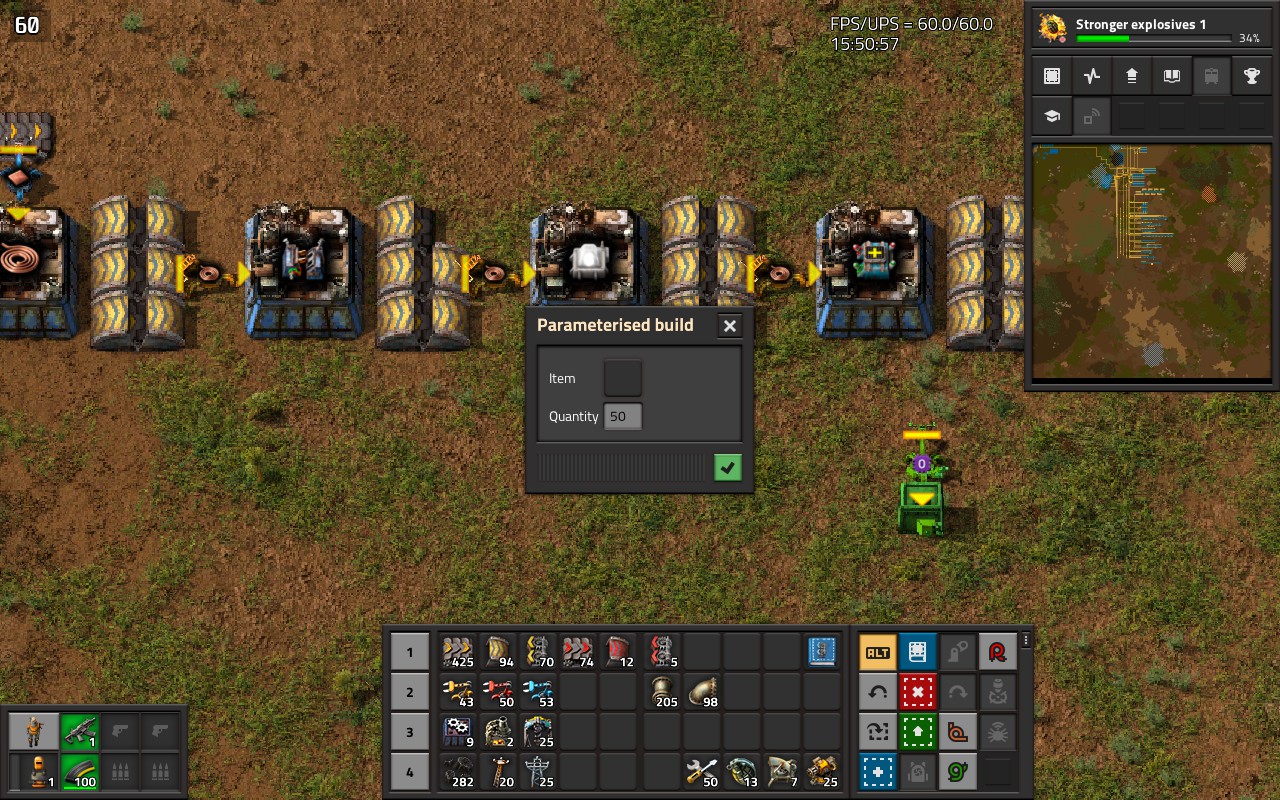Activate the red deconstruction planner tool
Image resolution: width=1280 pixels, height=800 pixels.
click(917, 692)
